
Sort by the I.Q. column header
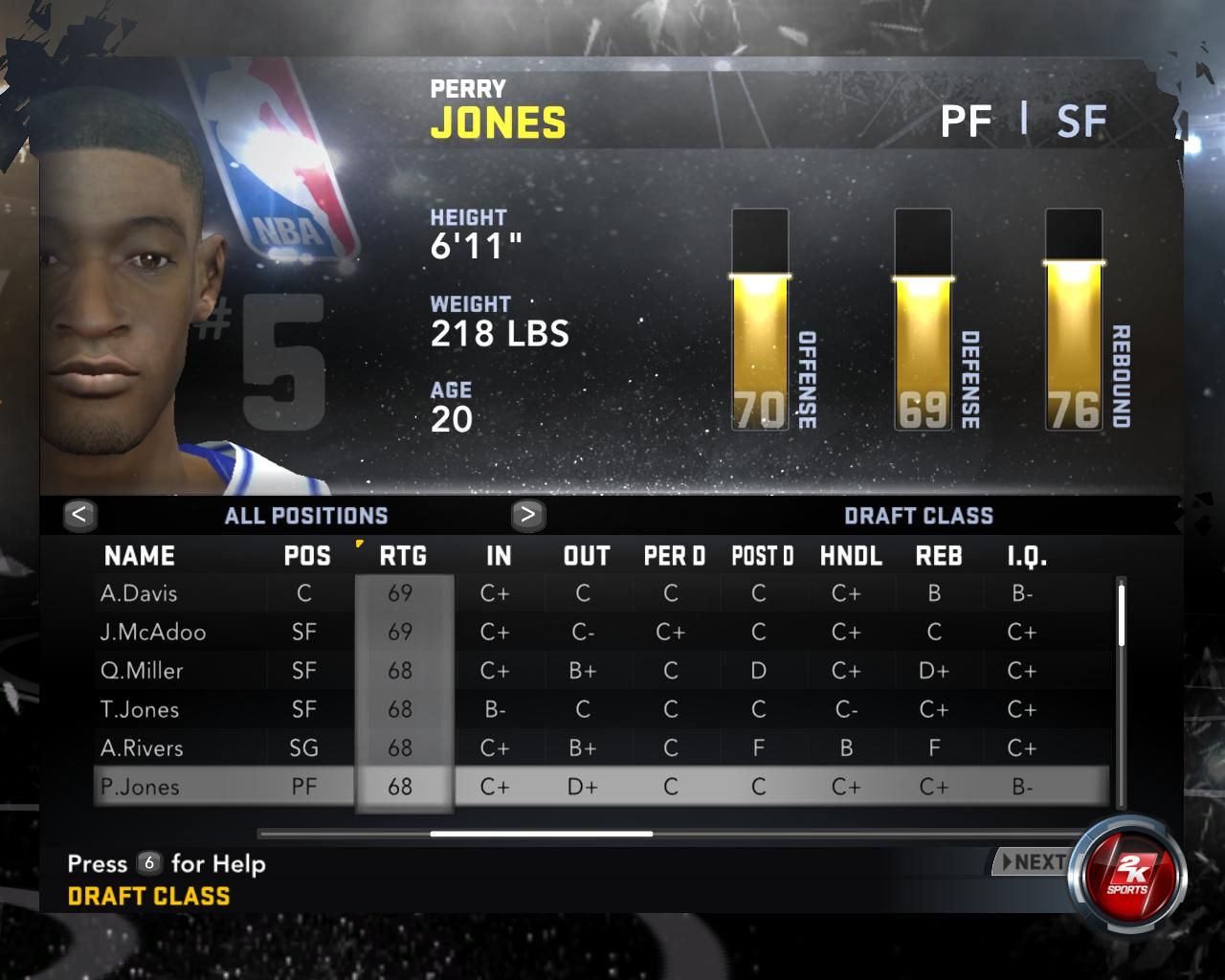click(1027, 556)
